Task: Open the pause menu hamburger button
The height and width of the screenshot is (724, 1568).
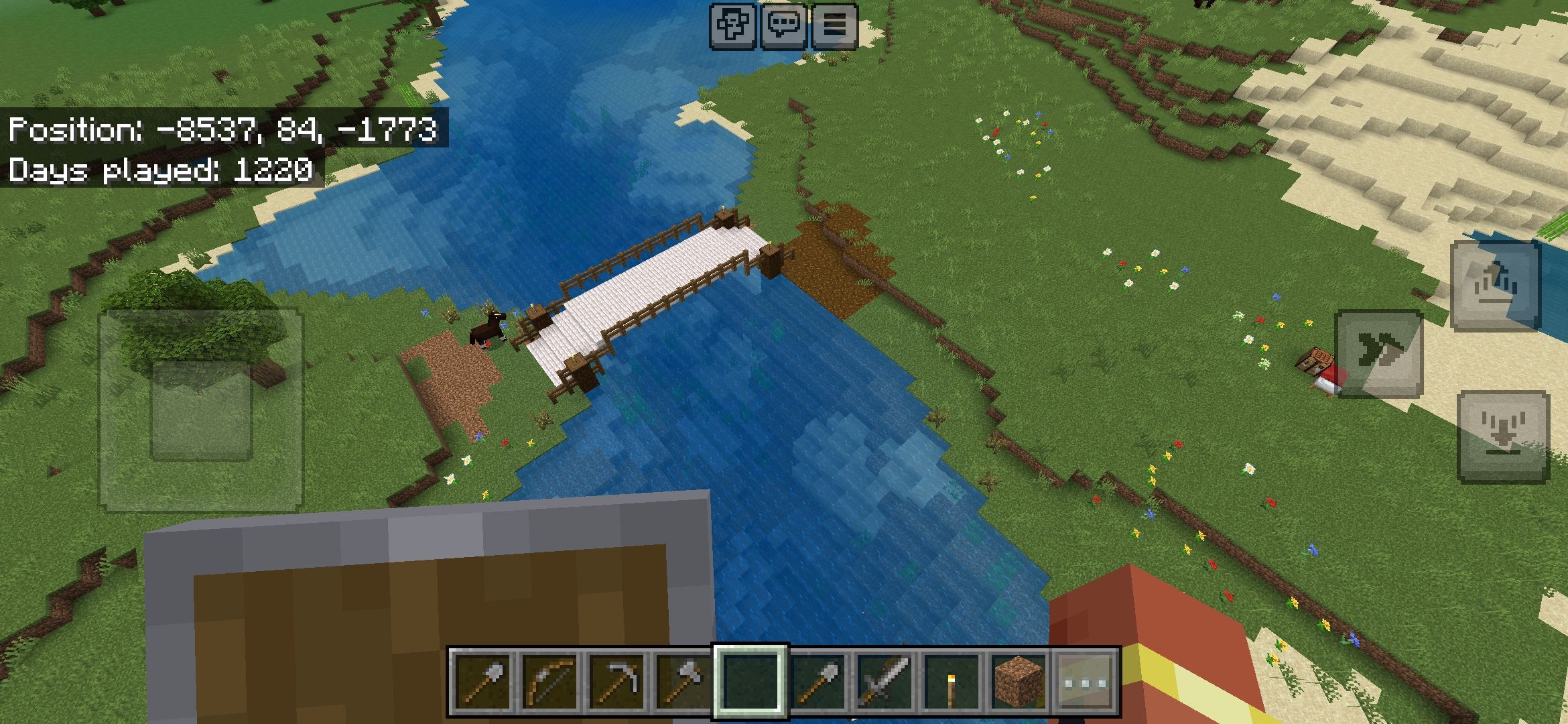Action: [x=834, y=25]
